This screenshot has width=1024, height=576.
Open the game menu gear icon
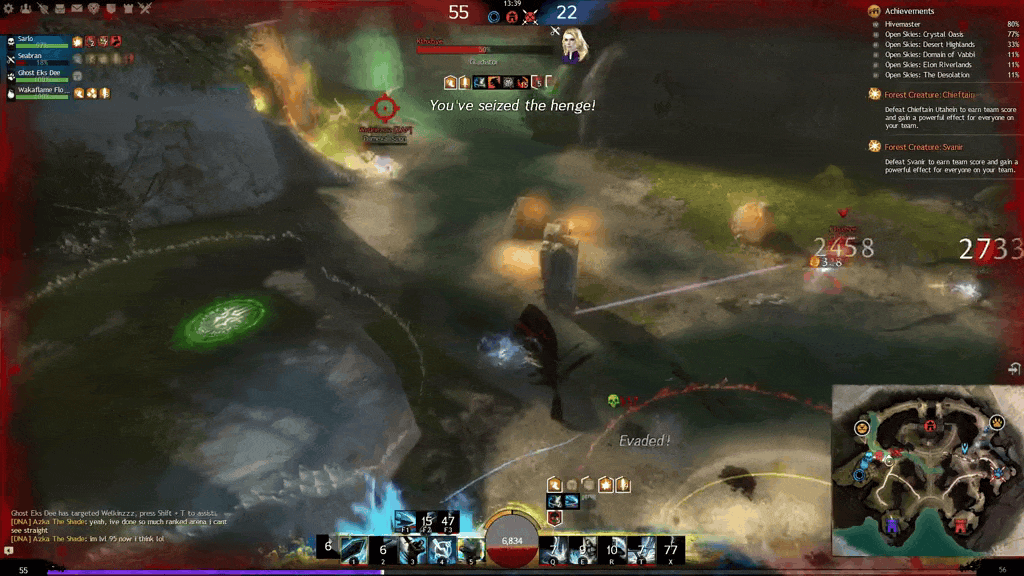tap(8, 9)
